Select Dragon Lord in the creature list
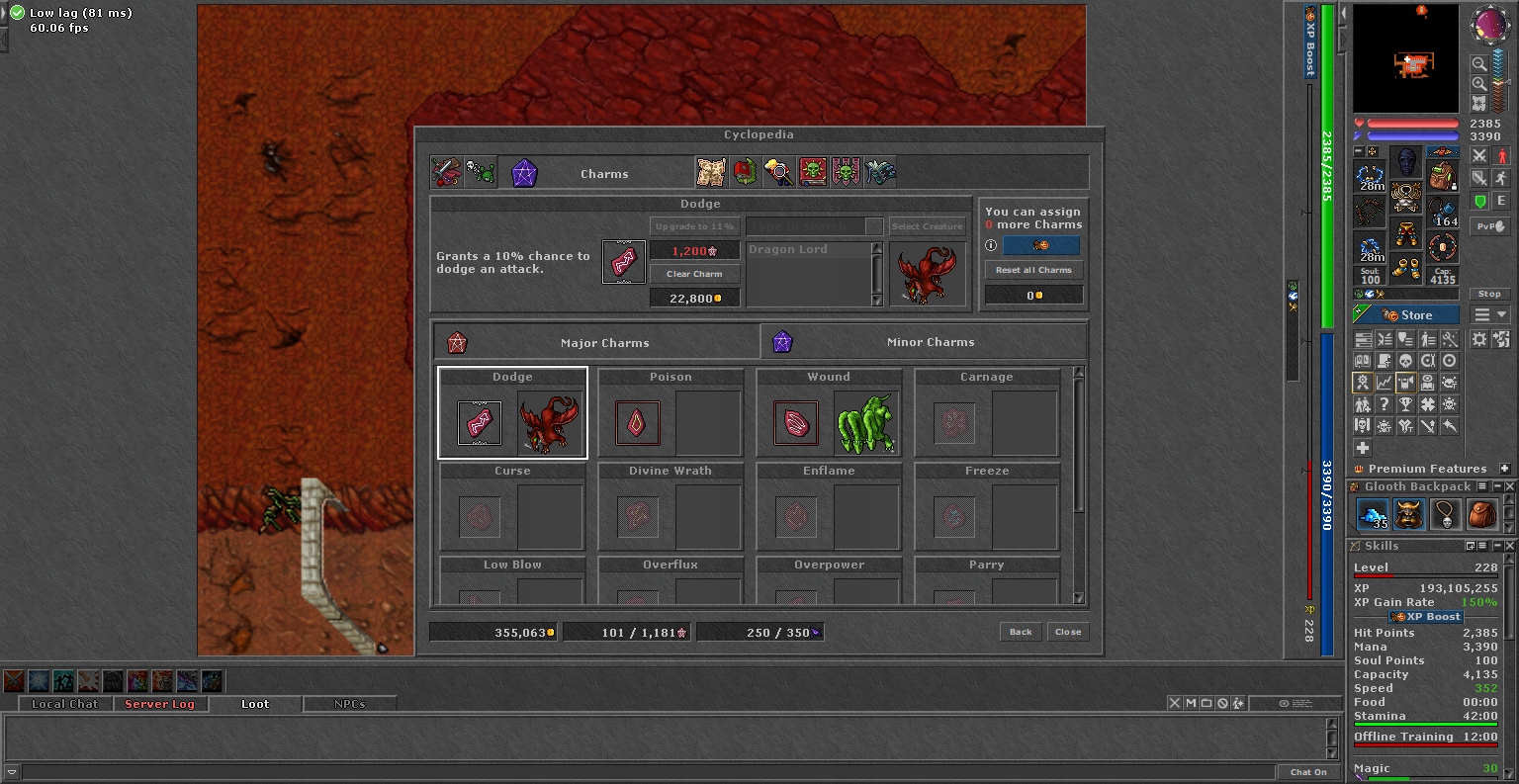Viewport: 1519px width, 784px height. coord(807,250)
